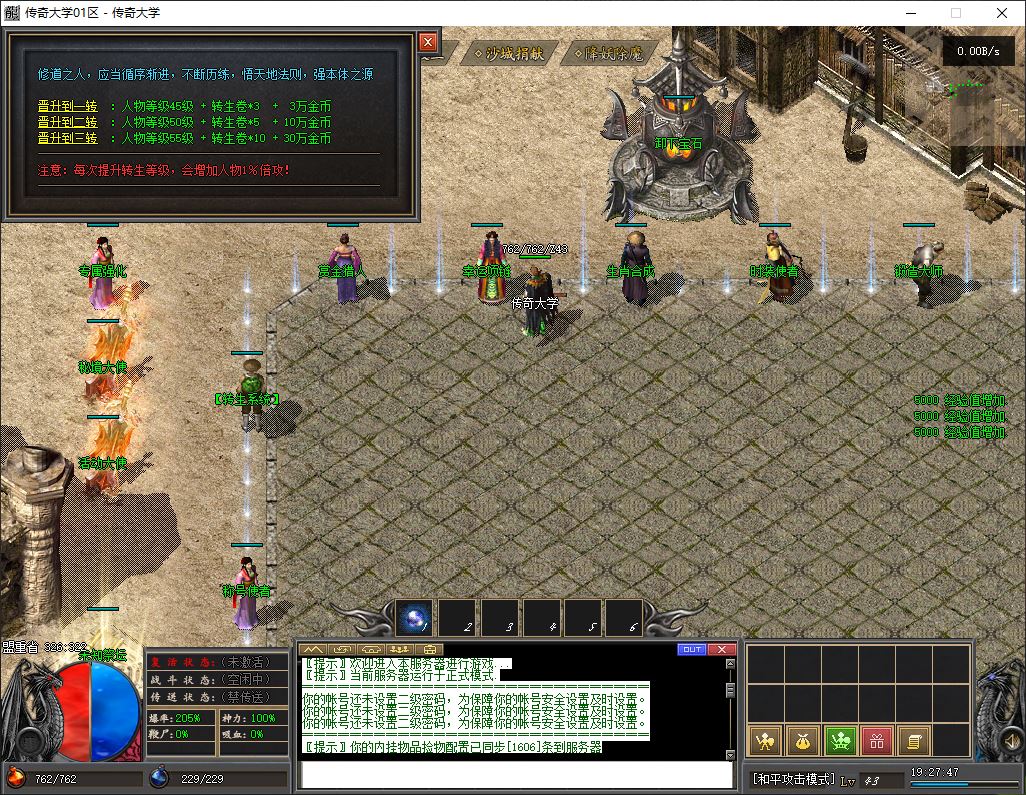The height and width of the screenshot is (795, 1026).
Task: Minimize the game window
Action: [x=910, y=13]
